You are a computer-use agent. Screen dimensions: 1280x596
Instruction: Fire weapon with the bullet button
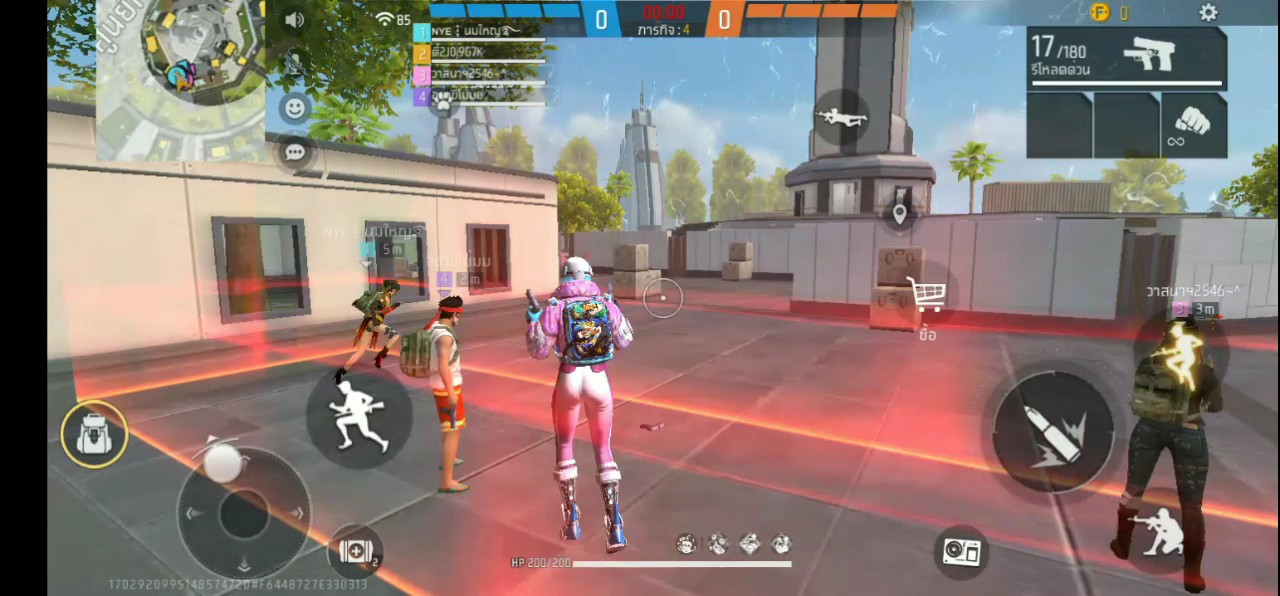coord(1053,432)
